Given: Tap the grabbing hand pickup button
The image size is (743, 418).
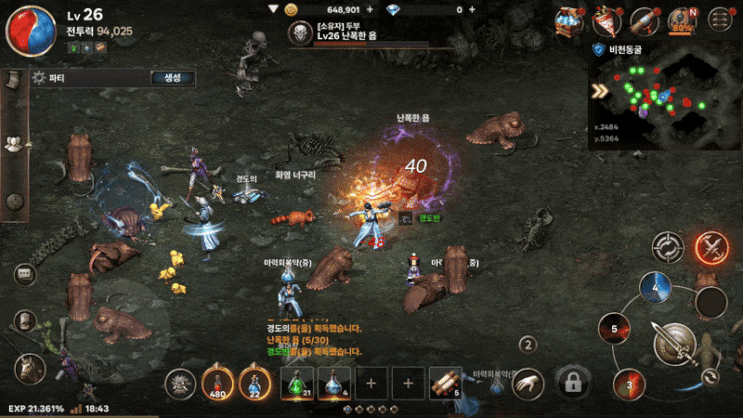Looking at the screenshot, I should (527, 381).
